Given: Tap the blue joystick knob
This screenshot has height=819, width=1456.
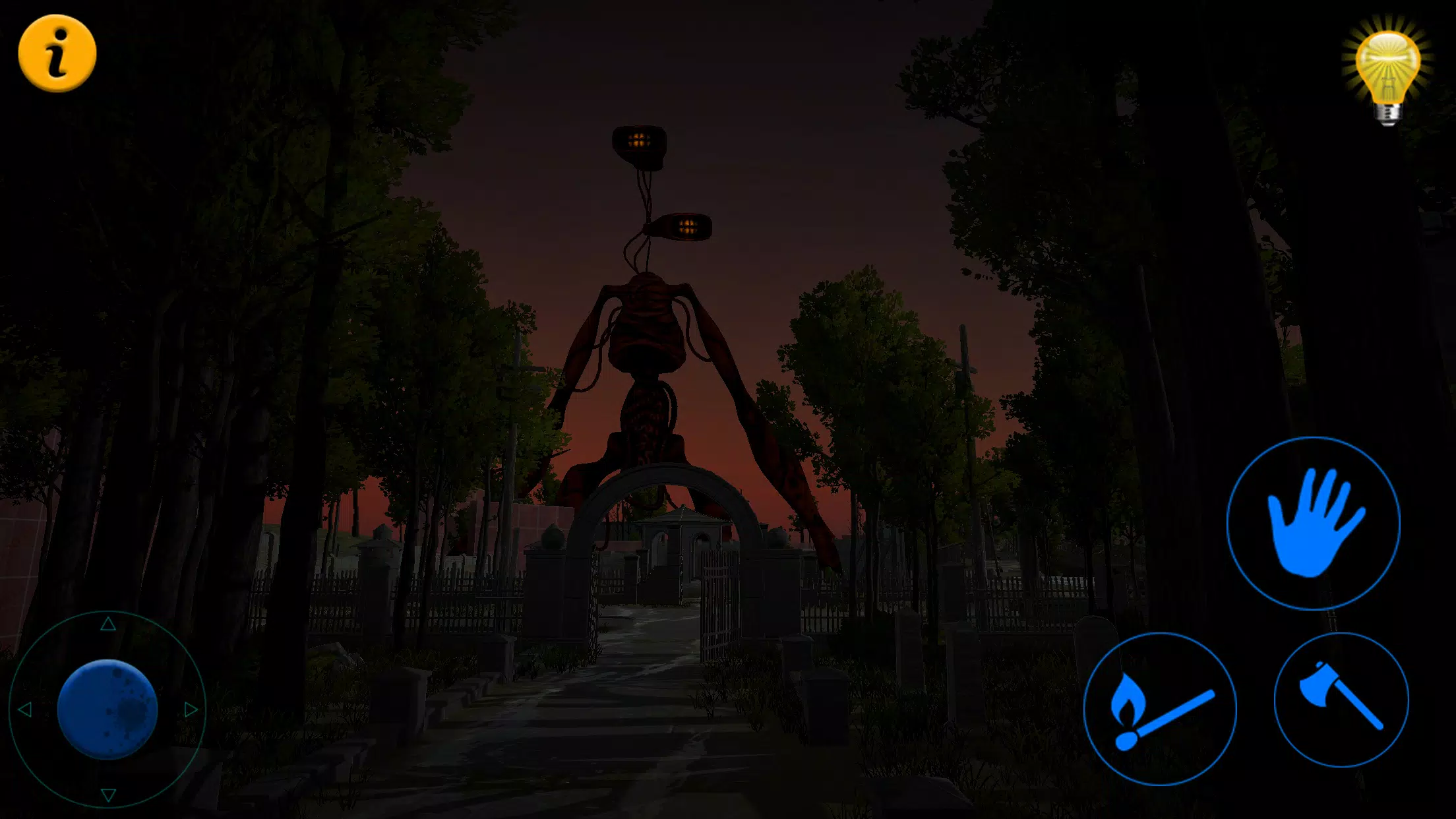Looking at the screenshot, I should point(107,709).
